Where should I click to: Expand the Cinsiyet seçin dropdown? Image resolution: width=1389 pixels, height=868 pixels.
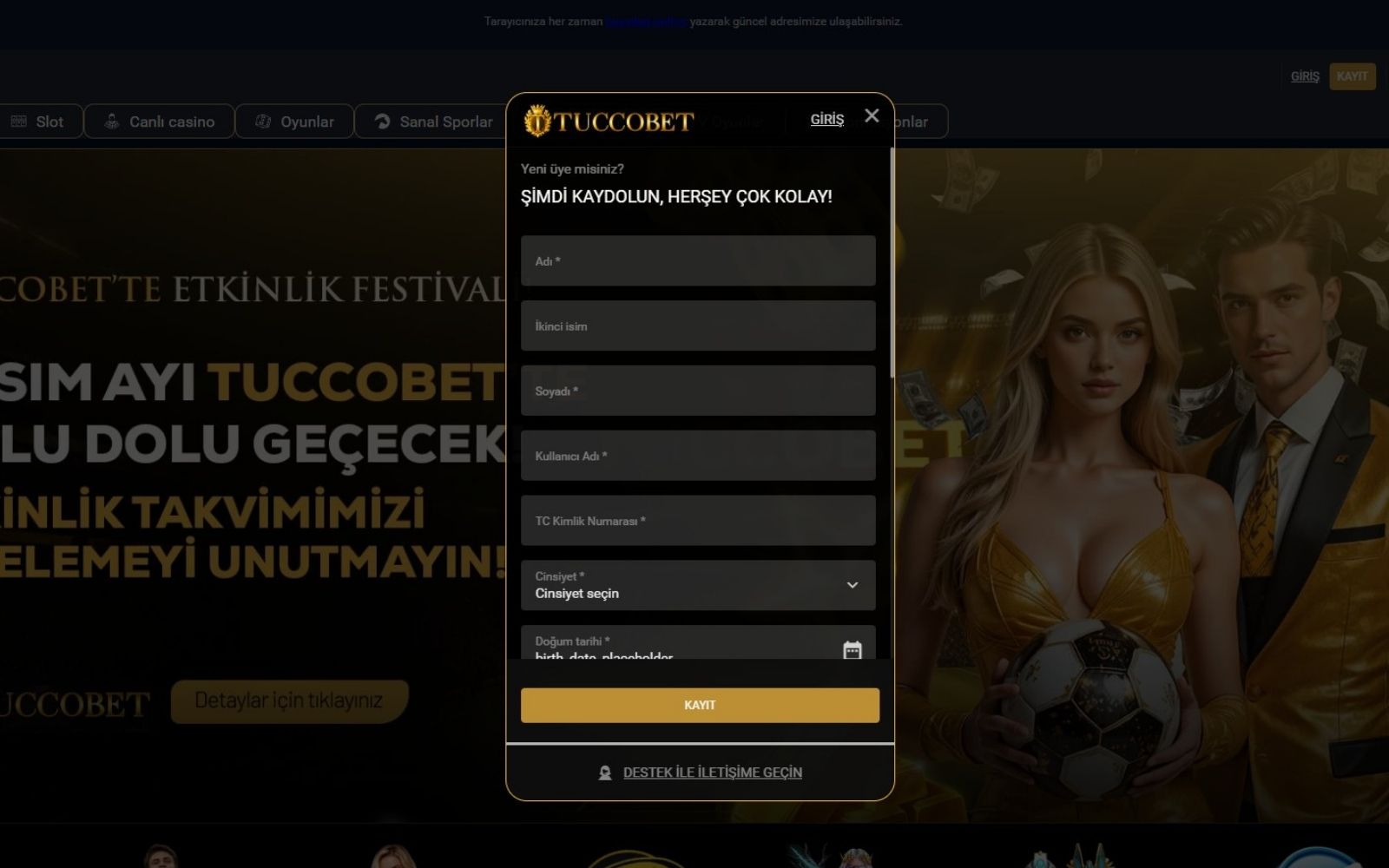pos(697,586)
